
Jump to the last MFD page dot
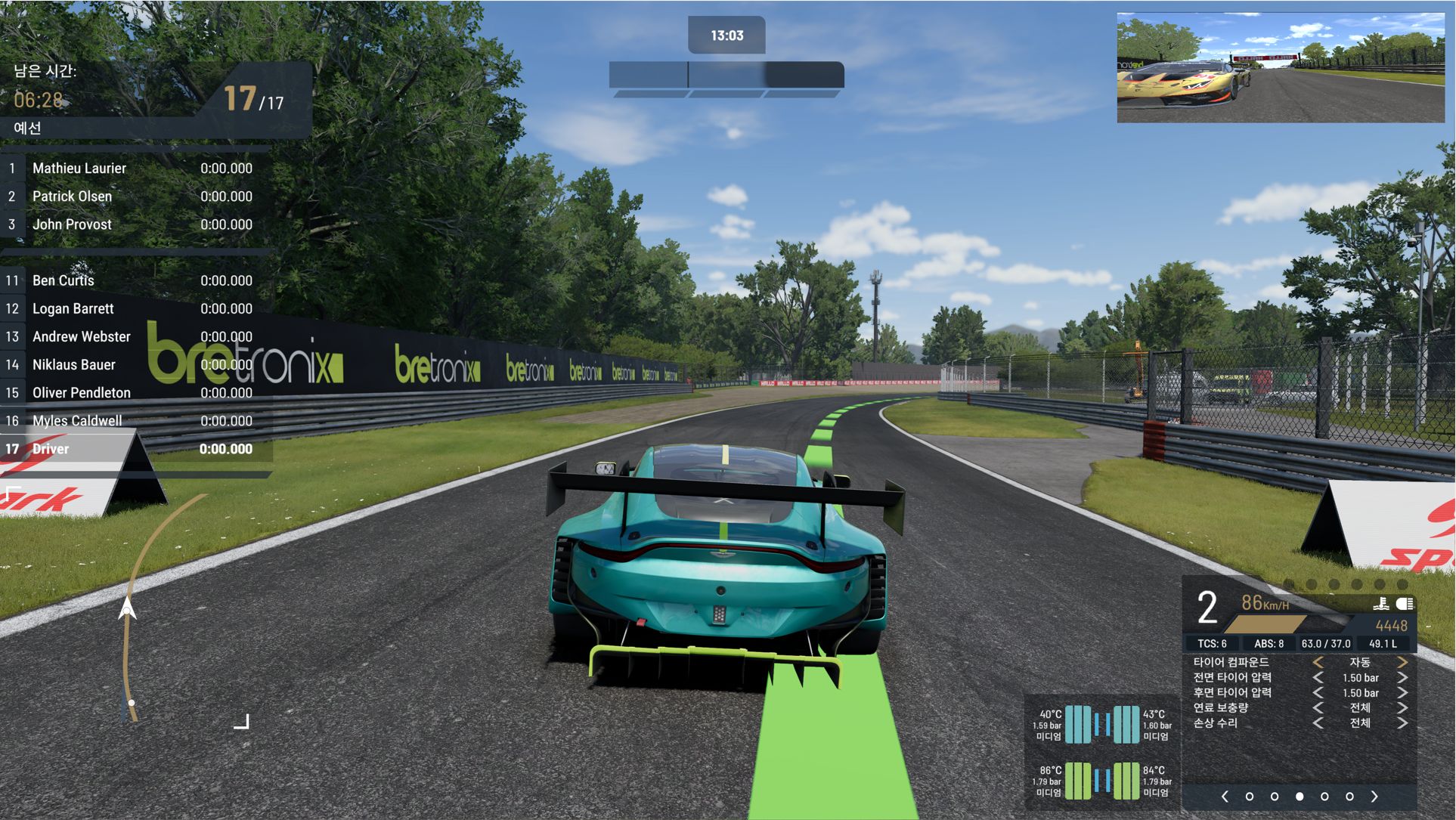[1349, 797]
